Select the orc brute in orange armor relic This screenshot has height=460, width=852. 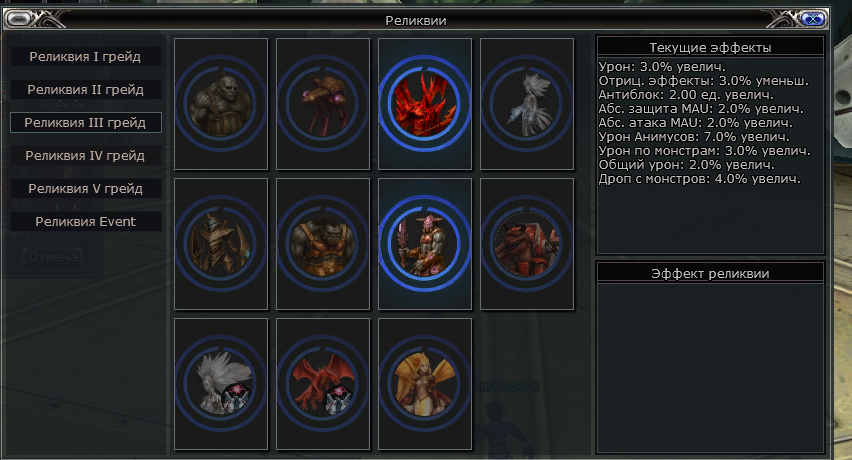[x=323, y=243]
